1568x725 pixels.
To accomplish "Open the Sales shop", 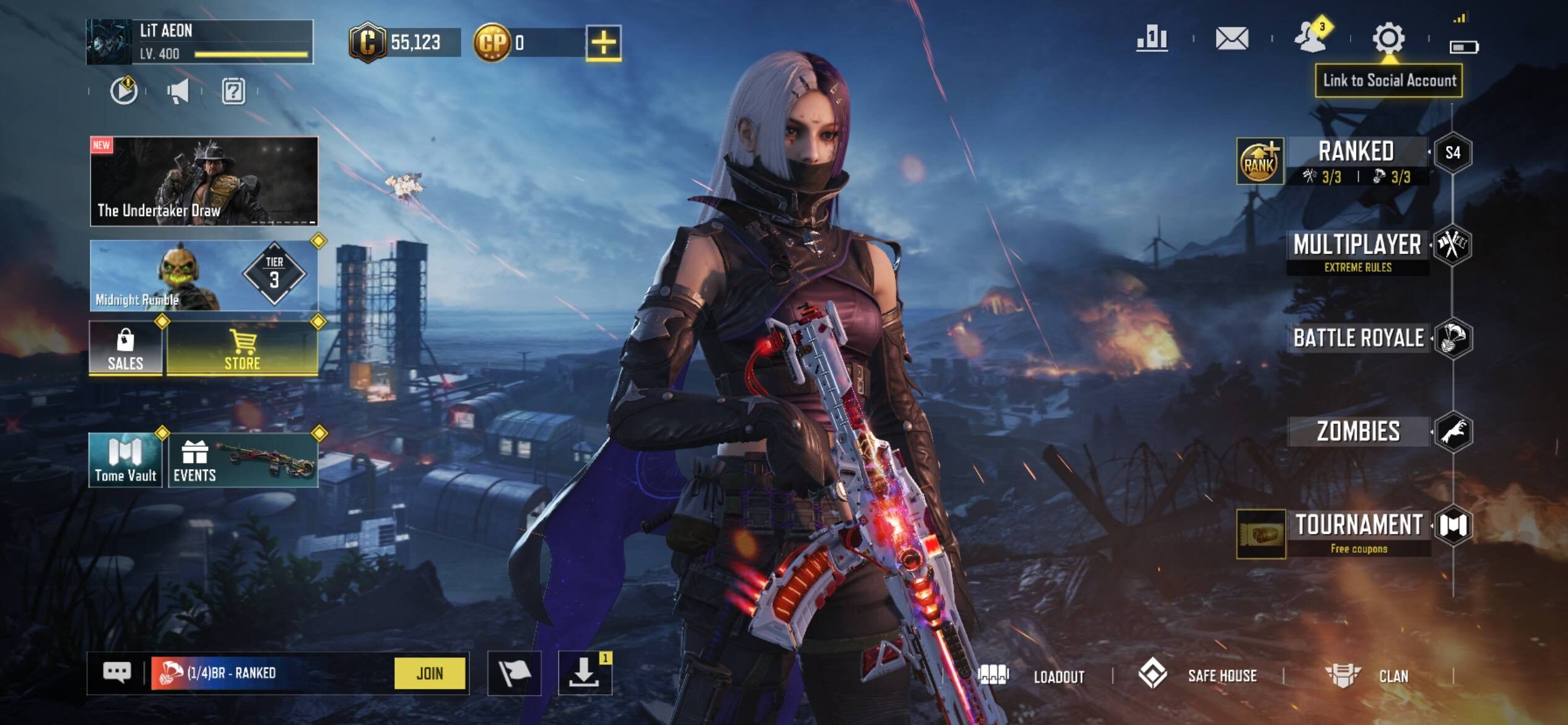I will (126, 349).
